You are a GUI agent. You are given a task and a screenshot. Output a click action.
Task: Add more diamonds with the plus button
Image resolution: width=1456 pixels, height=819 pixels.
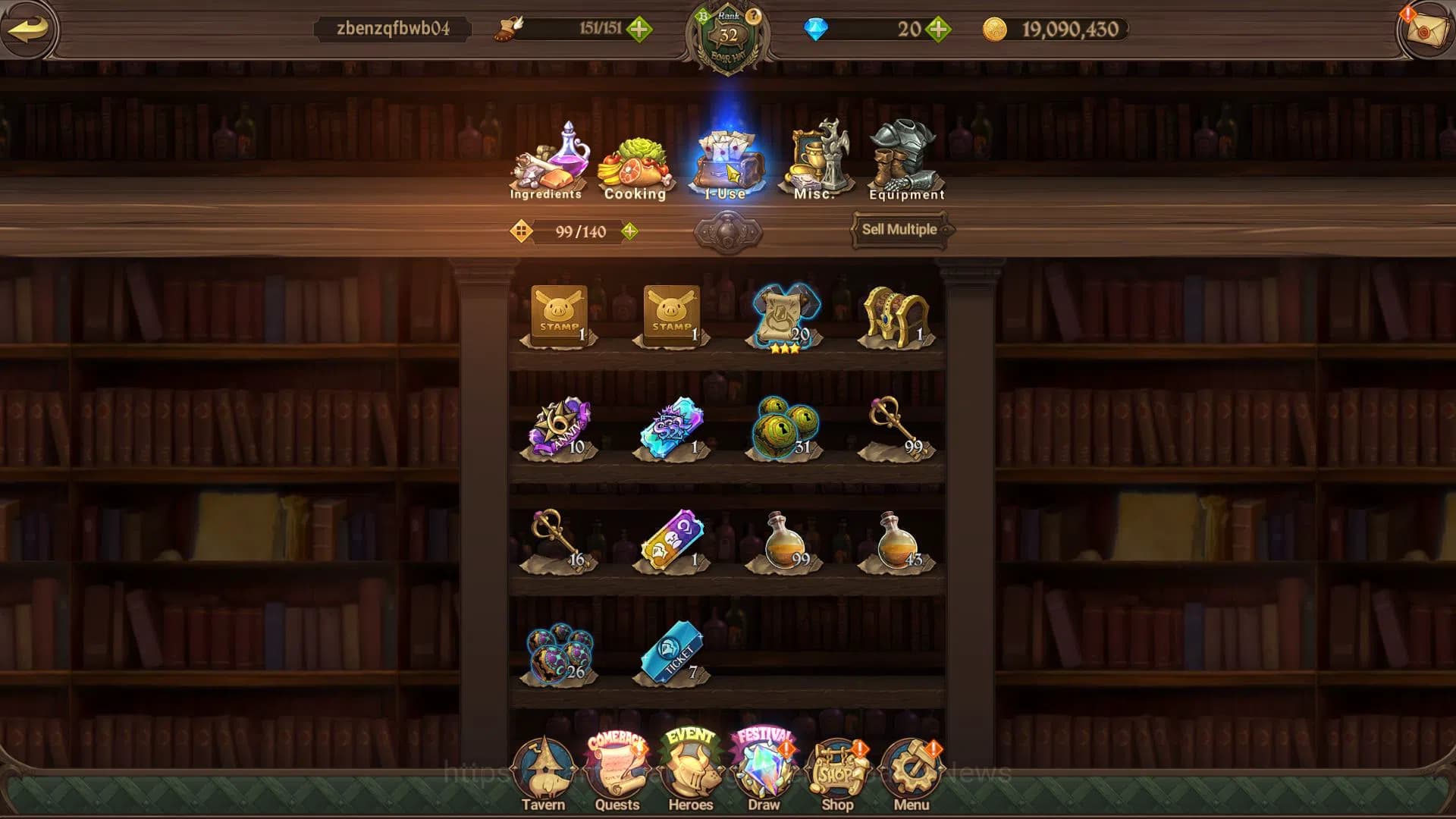pyautogui.click(x=939, y=30)
